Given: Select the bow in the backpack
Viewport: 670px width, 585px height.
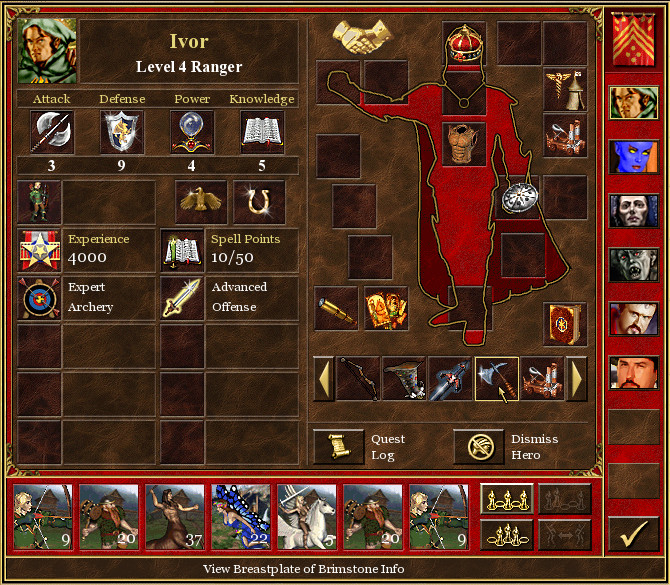Looking at the screenshot, I should (x=358, y=379).
